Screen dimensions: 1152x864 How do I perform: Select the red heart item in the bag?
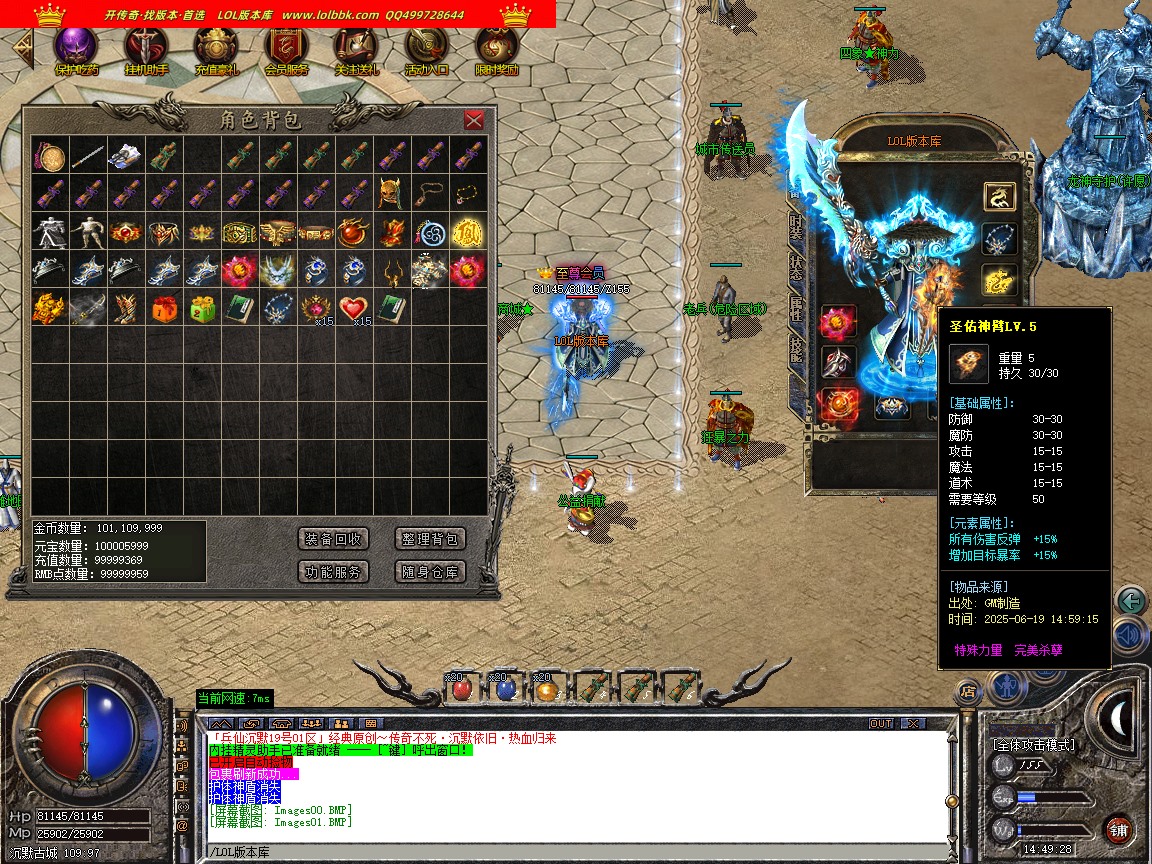pos(353,308)
